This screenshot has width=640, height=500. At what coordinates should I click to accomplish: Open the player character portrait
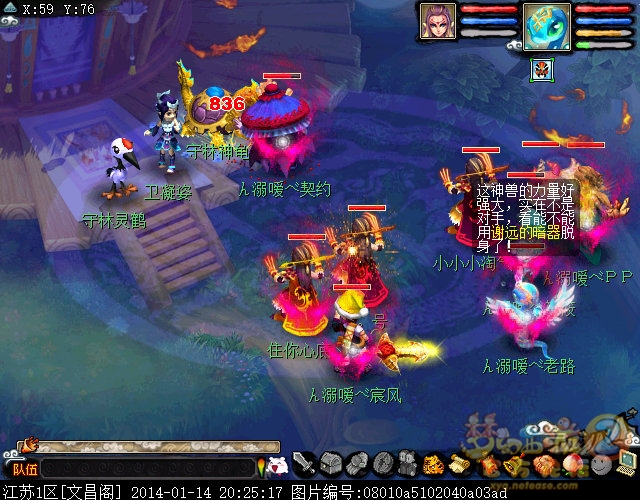click(437, 21)
